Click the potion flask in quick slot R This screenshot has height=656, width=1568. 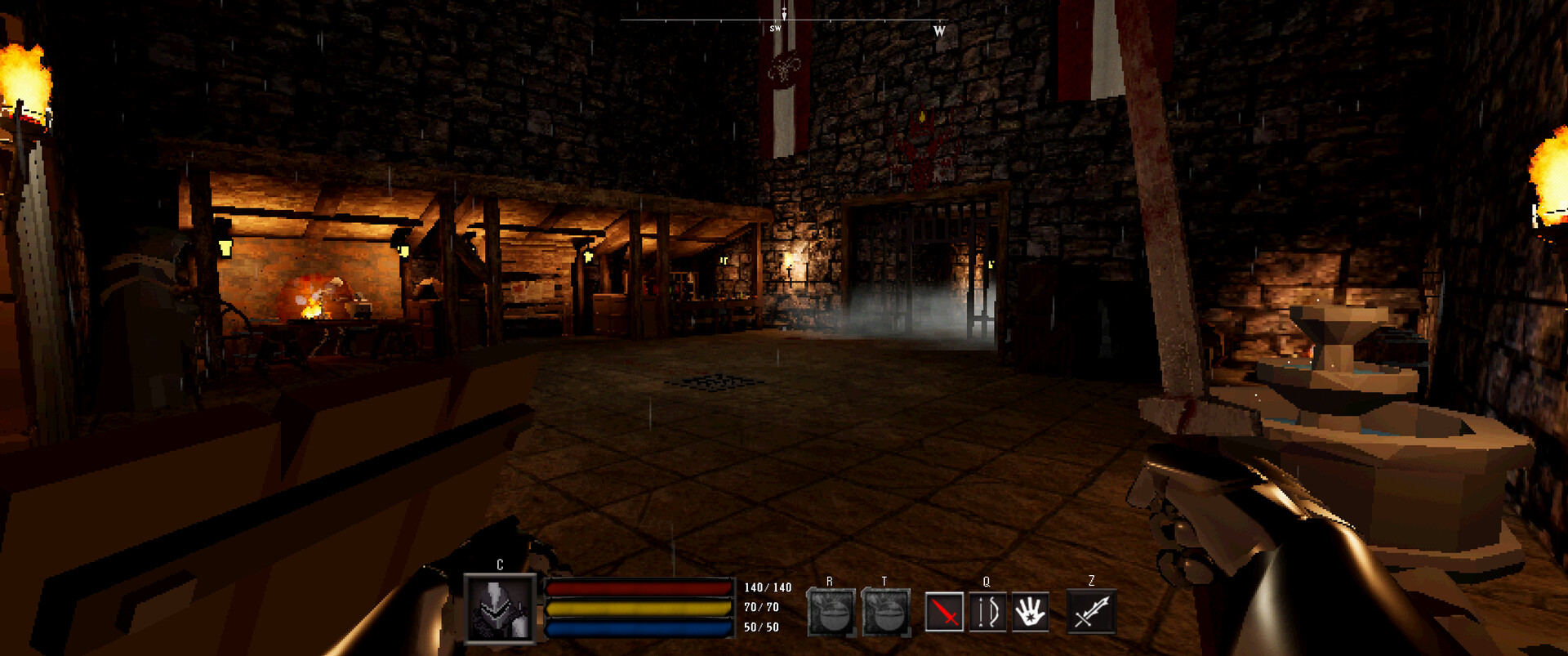pos(831,611)
